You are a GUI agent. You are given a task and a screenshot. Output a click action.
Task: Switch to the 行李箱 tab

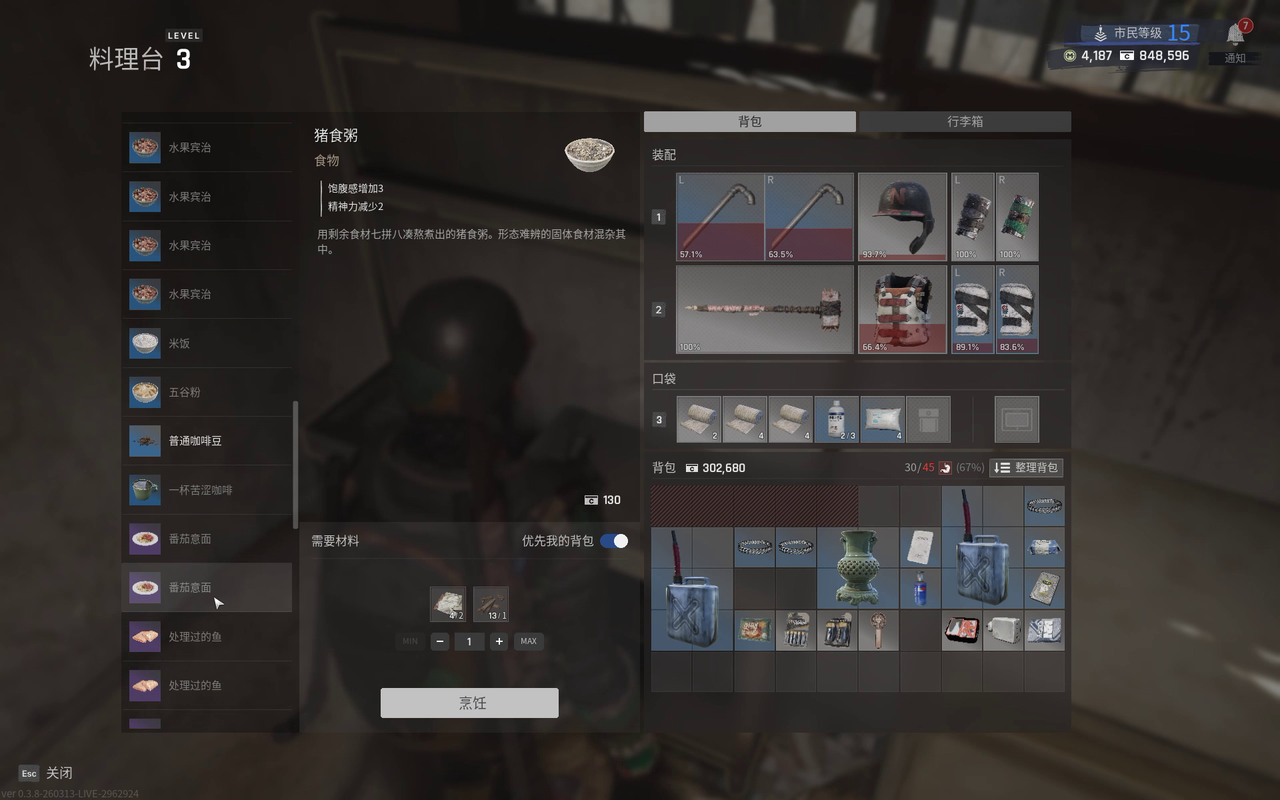click(x=964, y=121)
